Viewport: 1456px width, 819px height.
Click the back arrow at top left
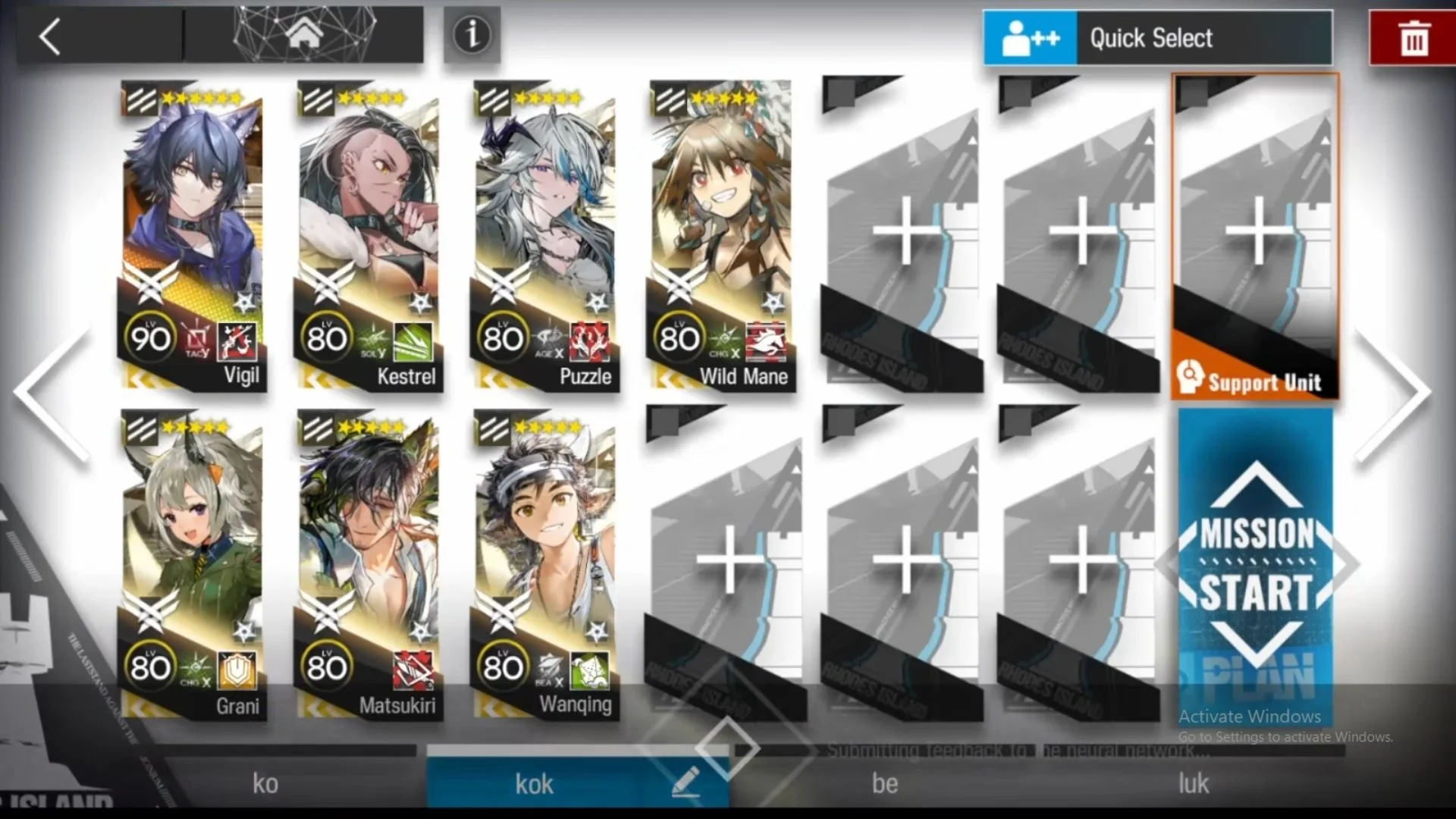point(49,36)
